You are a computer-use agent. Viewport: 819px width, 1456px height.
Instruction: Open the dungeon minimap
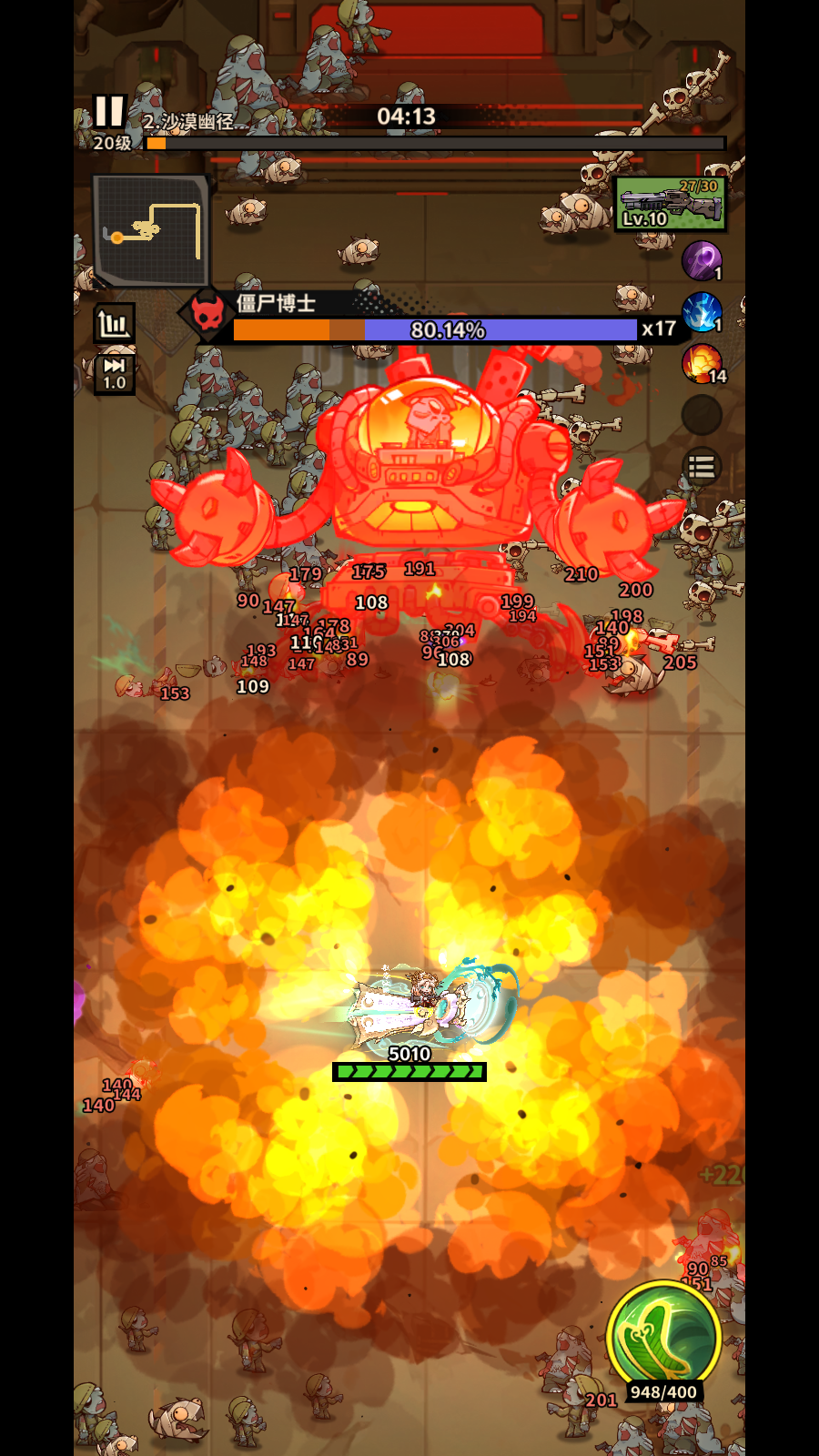(x=151, y=231)
